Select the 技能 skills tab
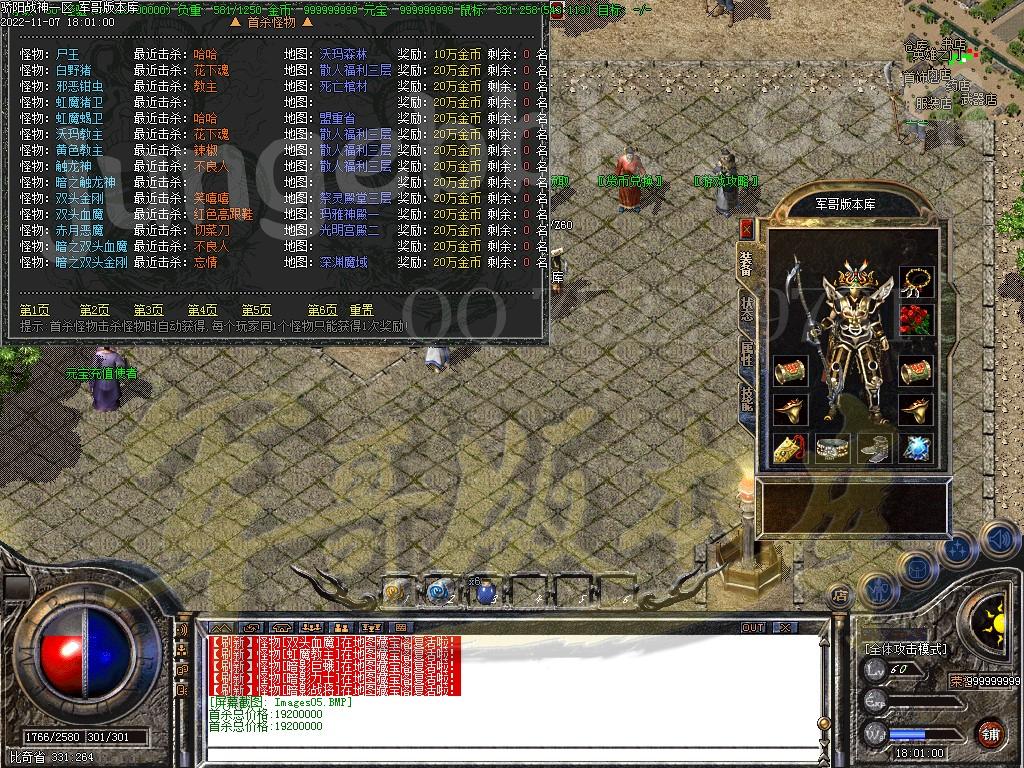The height and width of the screenshot is (768, 1024). pos(746,398)
